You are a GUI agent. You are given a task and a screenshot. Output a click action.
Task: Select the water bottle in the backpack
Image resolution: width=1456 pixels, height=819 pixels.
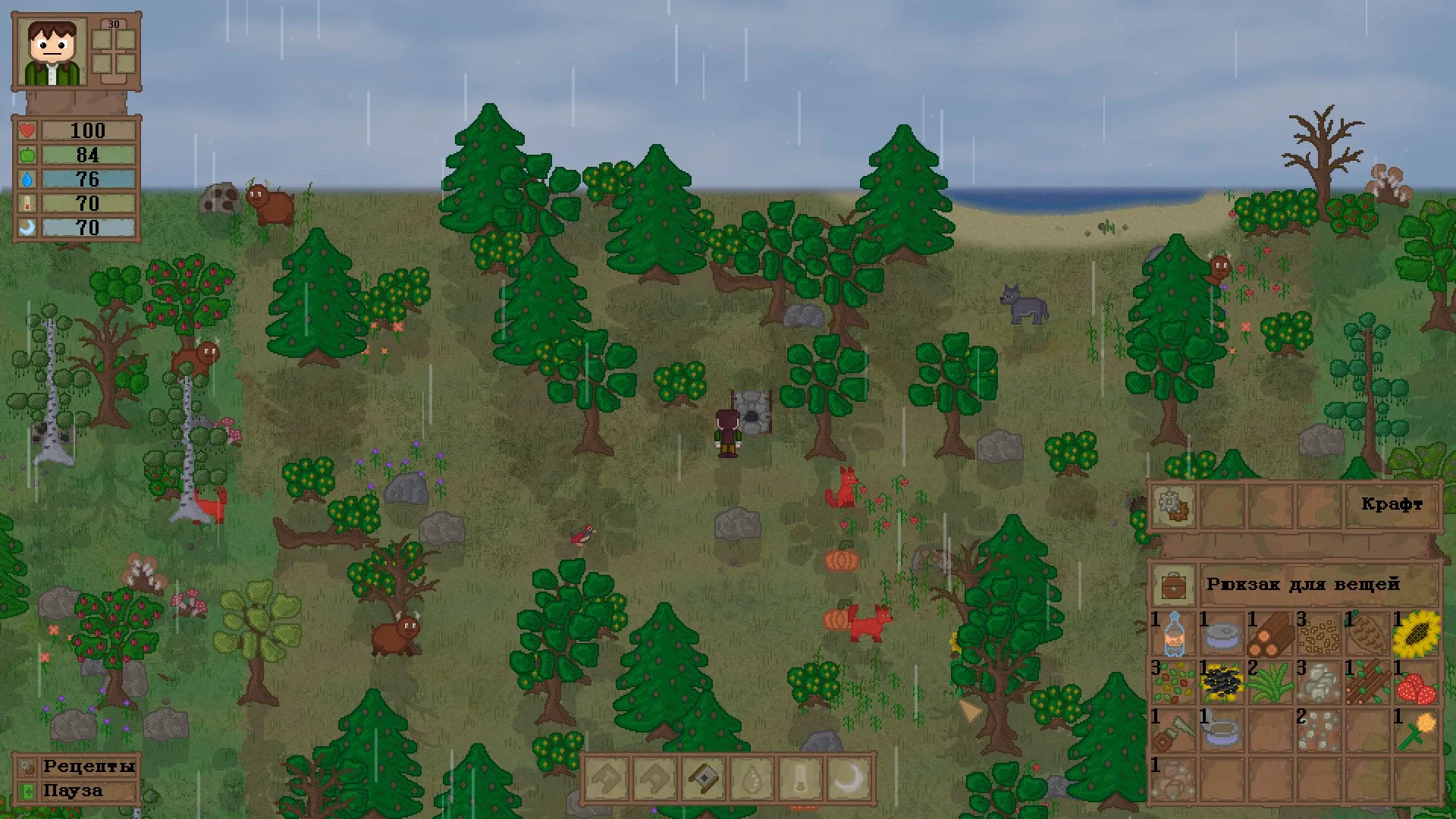click(x=1175, y=635)
